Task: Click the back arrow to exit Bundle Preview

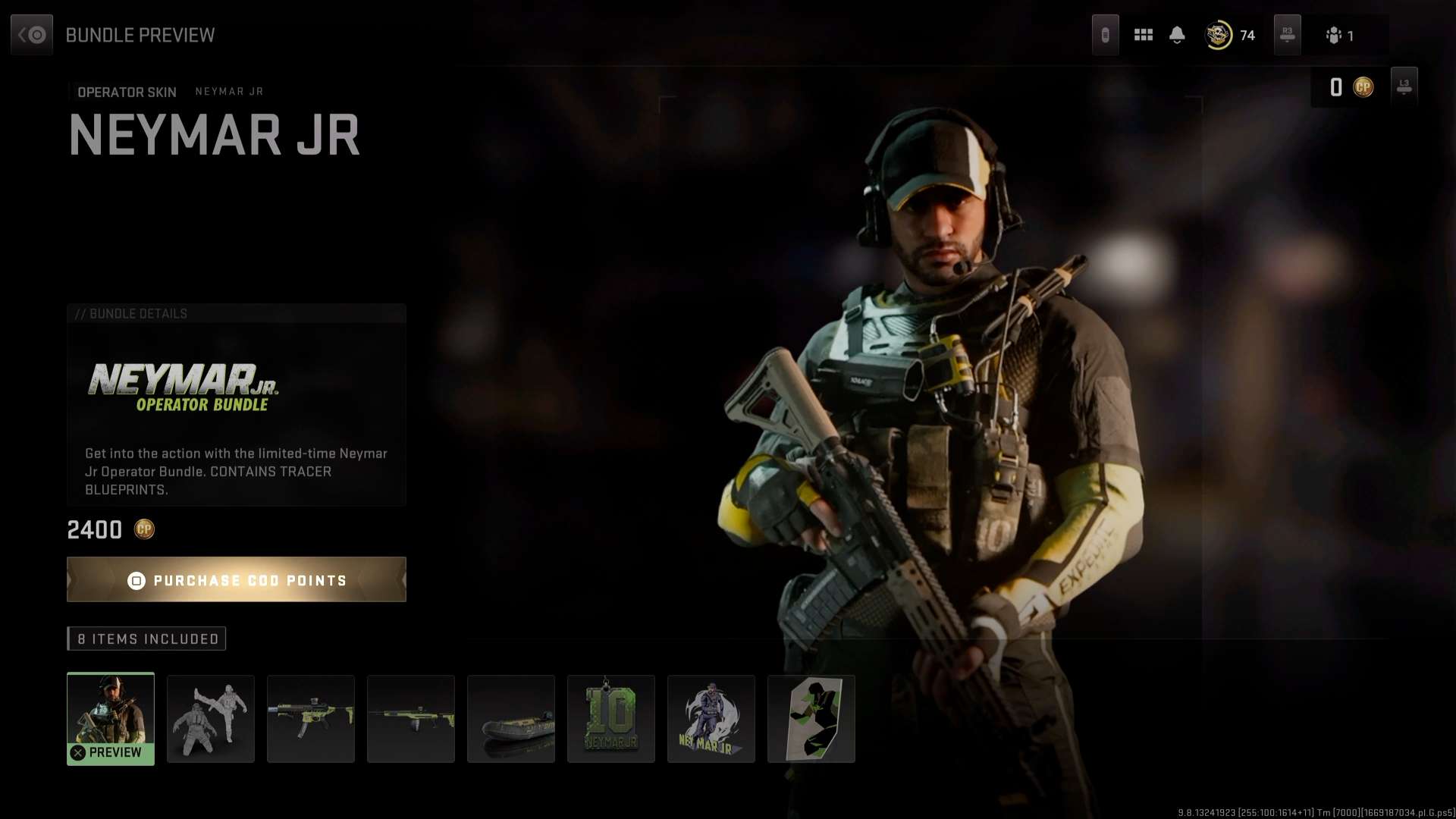Action: [x=31, y=33]
